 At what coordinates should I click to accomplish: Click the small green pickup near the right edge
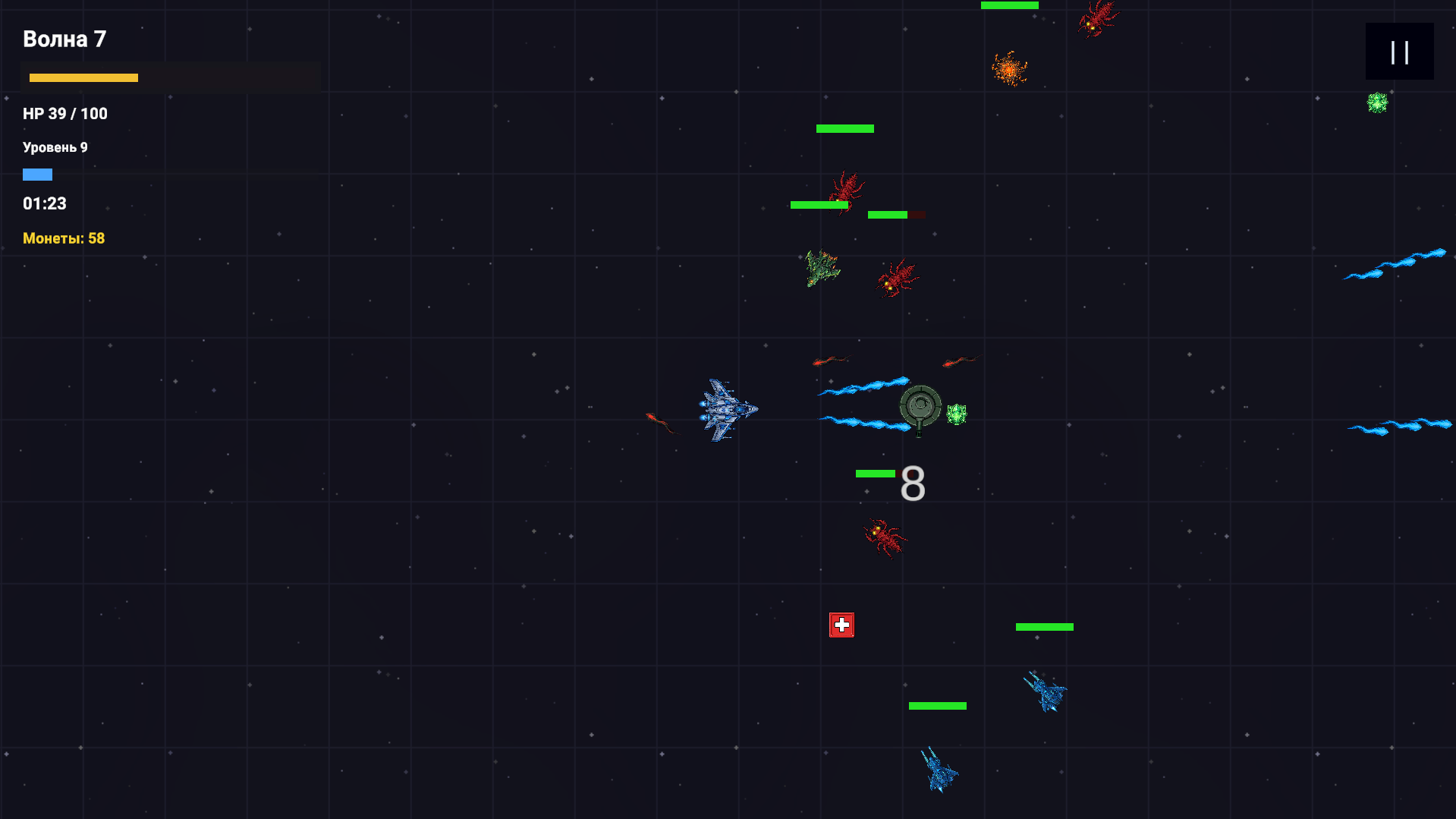coord(1376,102)
